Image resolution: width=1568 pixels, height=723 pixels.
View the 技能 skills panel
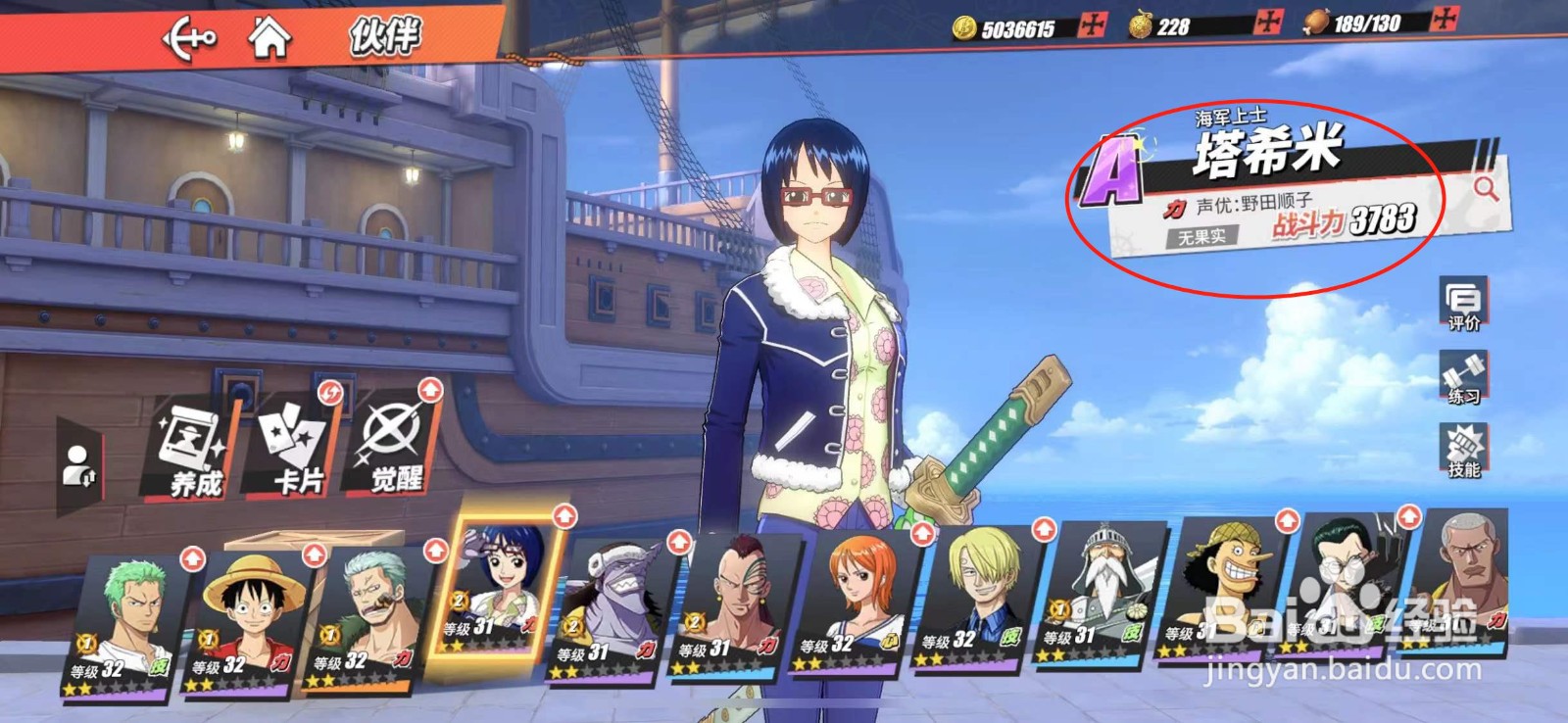click(1463, 452)
